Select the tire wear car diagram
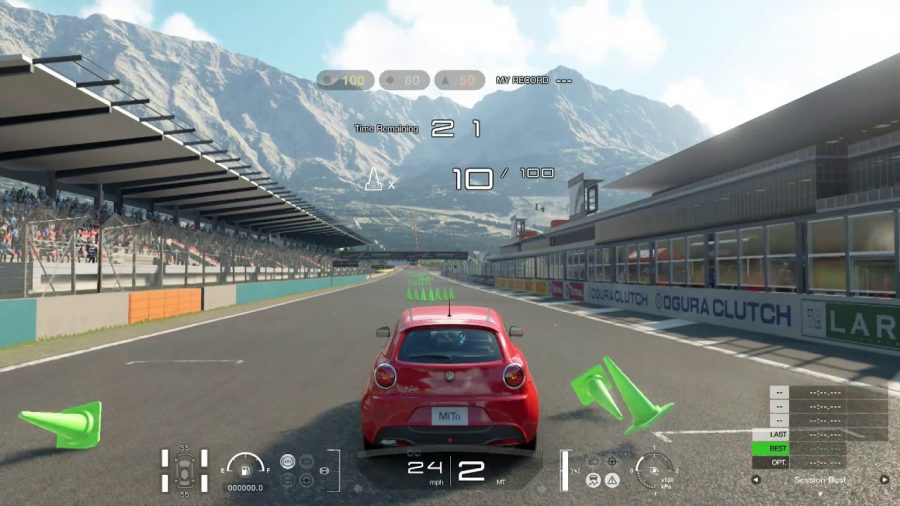Screen dimensions: 900x506 point(184,471)
